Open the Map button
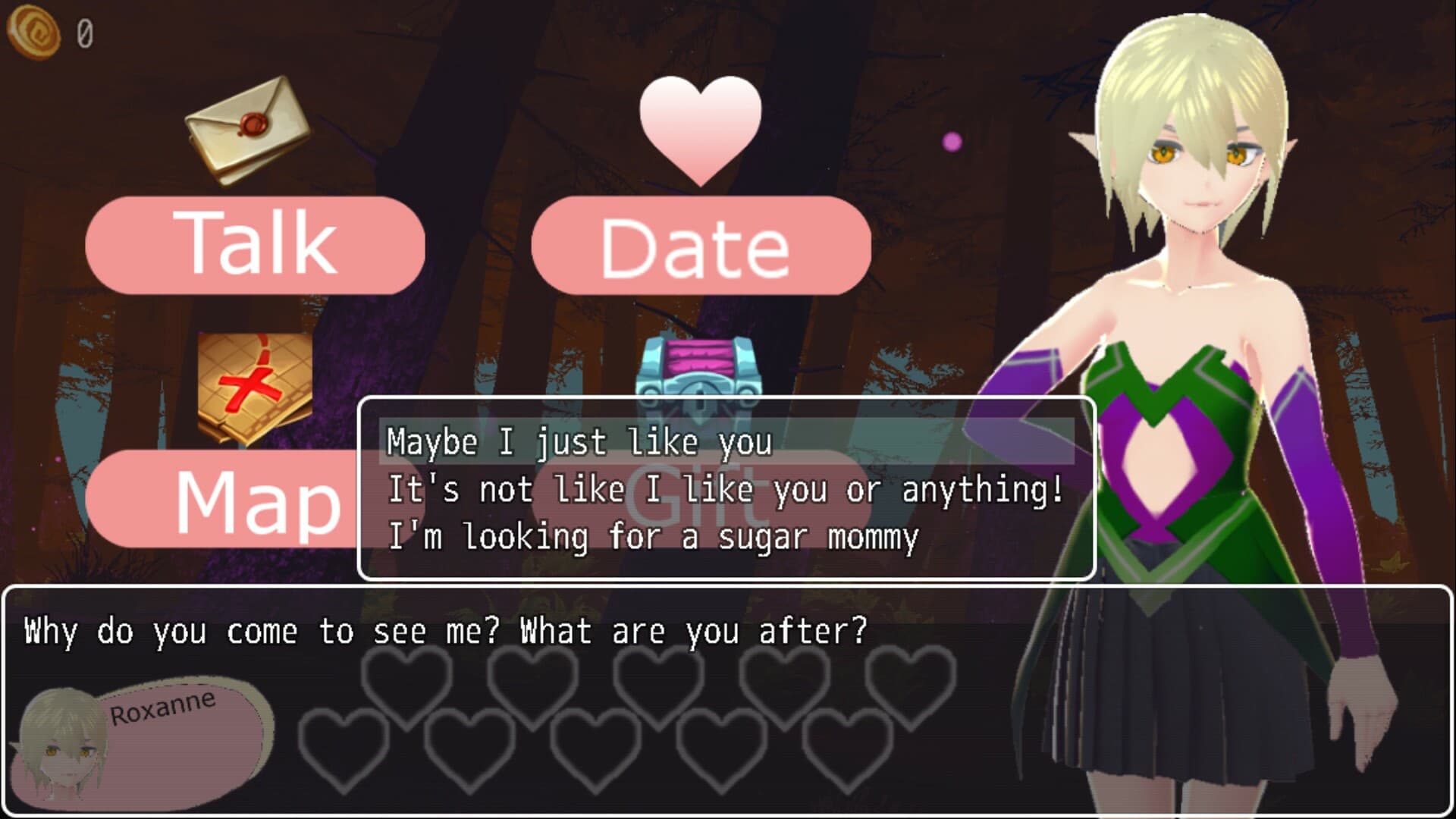Viewport: 1456px width, 819px height. click(227, 499)
